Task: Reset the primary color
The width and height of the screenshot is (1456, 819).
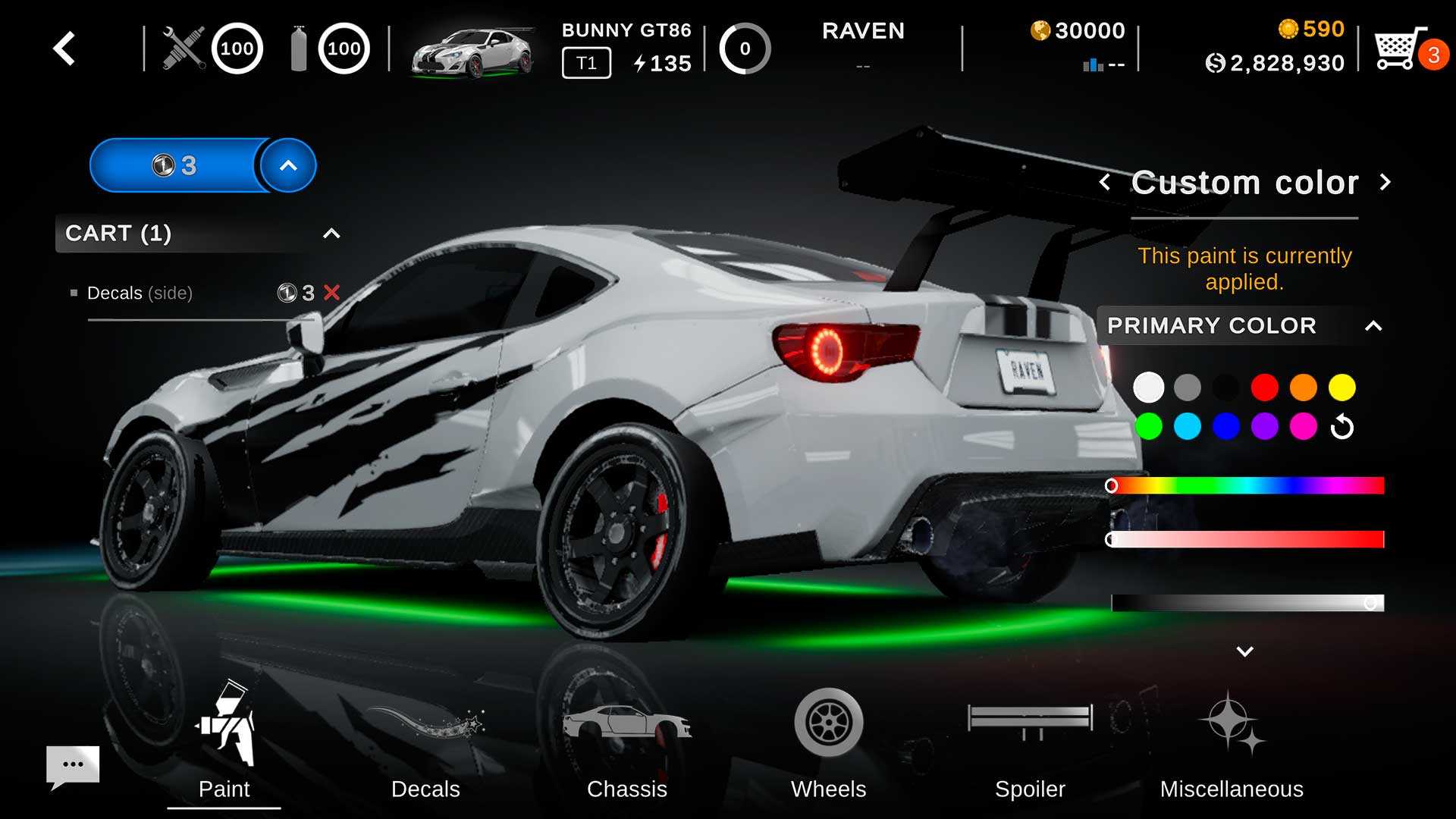Action: (1341, 427)
